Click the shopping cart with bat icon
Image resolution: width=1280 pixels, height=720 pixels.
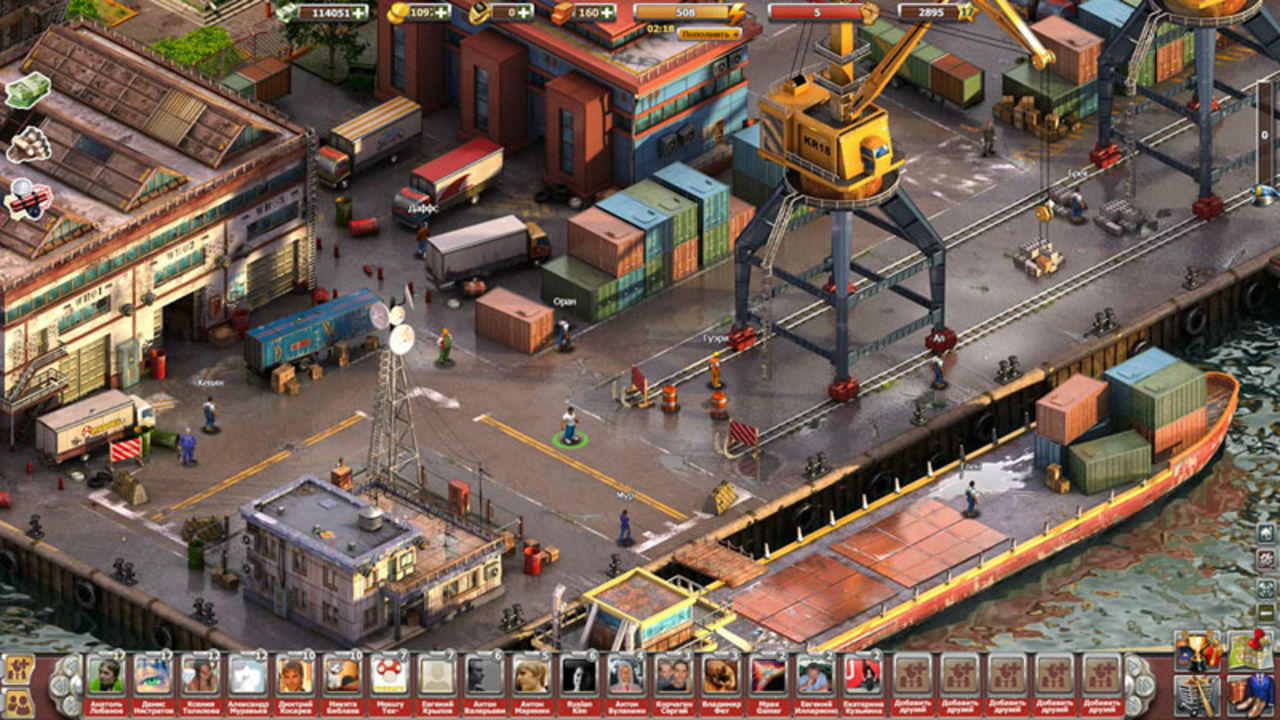coord(1198,695)
